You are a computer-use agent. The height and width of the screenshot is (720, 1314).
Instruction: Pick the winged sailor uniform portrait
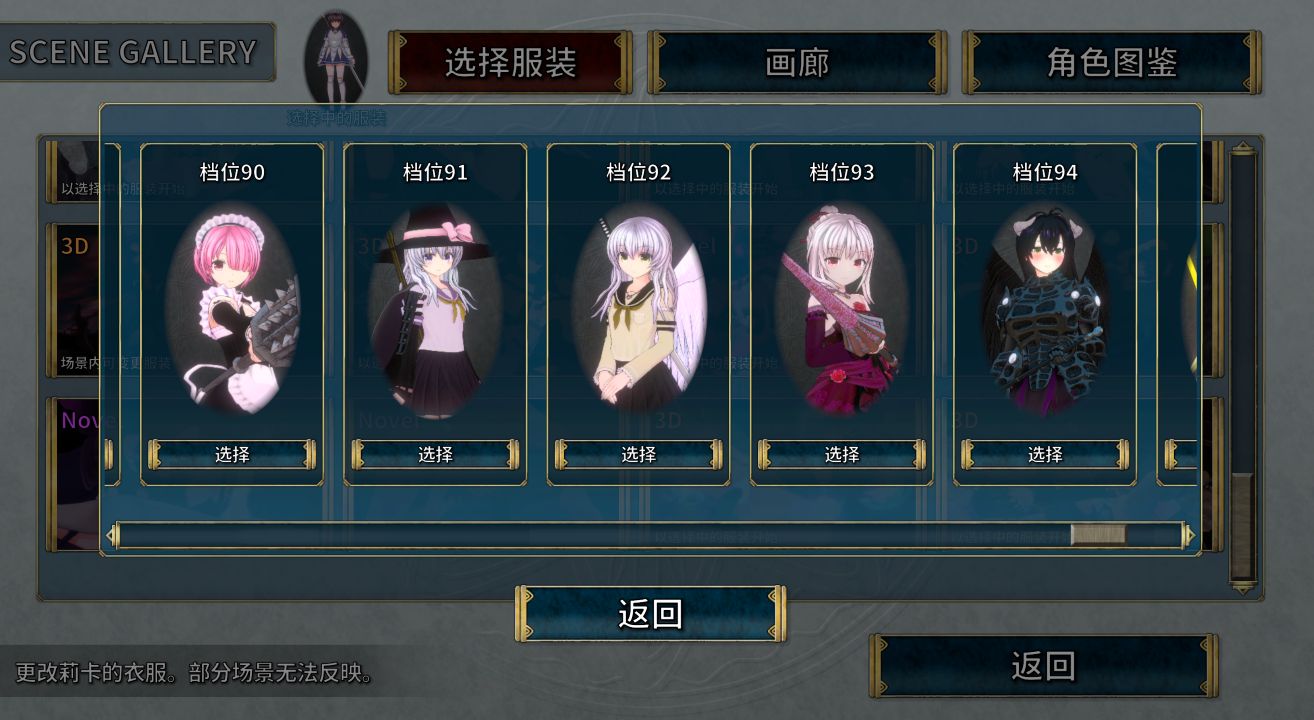(638, 310)
